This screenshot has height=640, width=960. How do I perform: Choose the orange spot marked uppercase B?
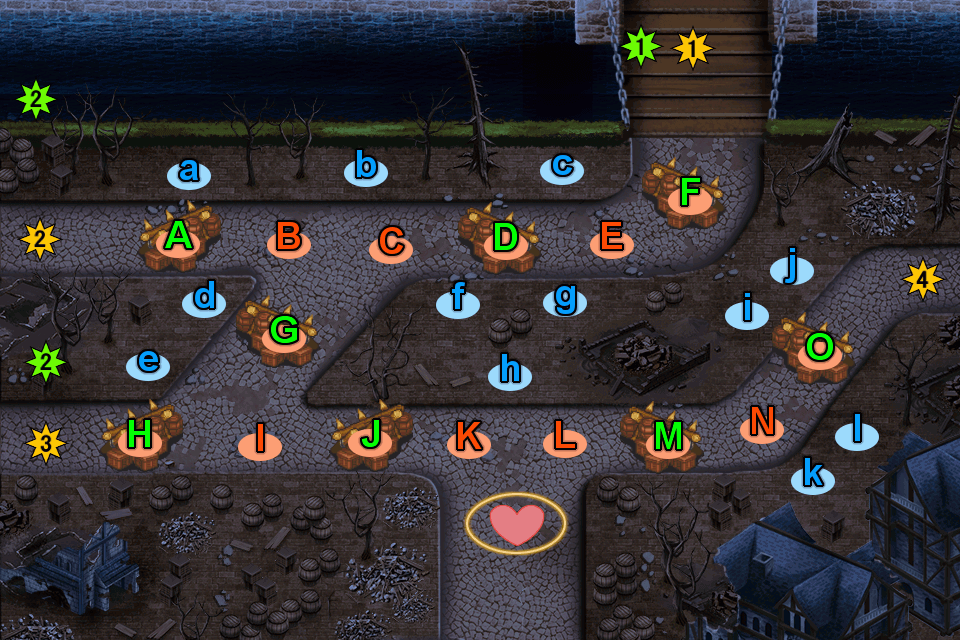coord(288,239)
